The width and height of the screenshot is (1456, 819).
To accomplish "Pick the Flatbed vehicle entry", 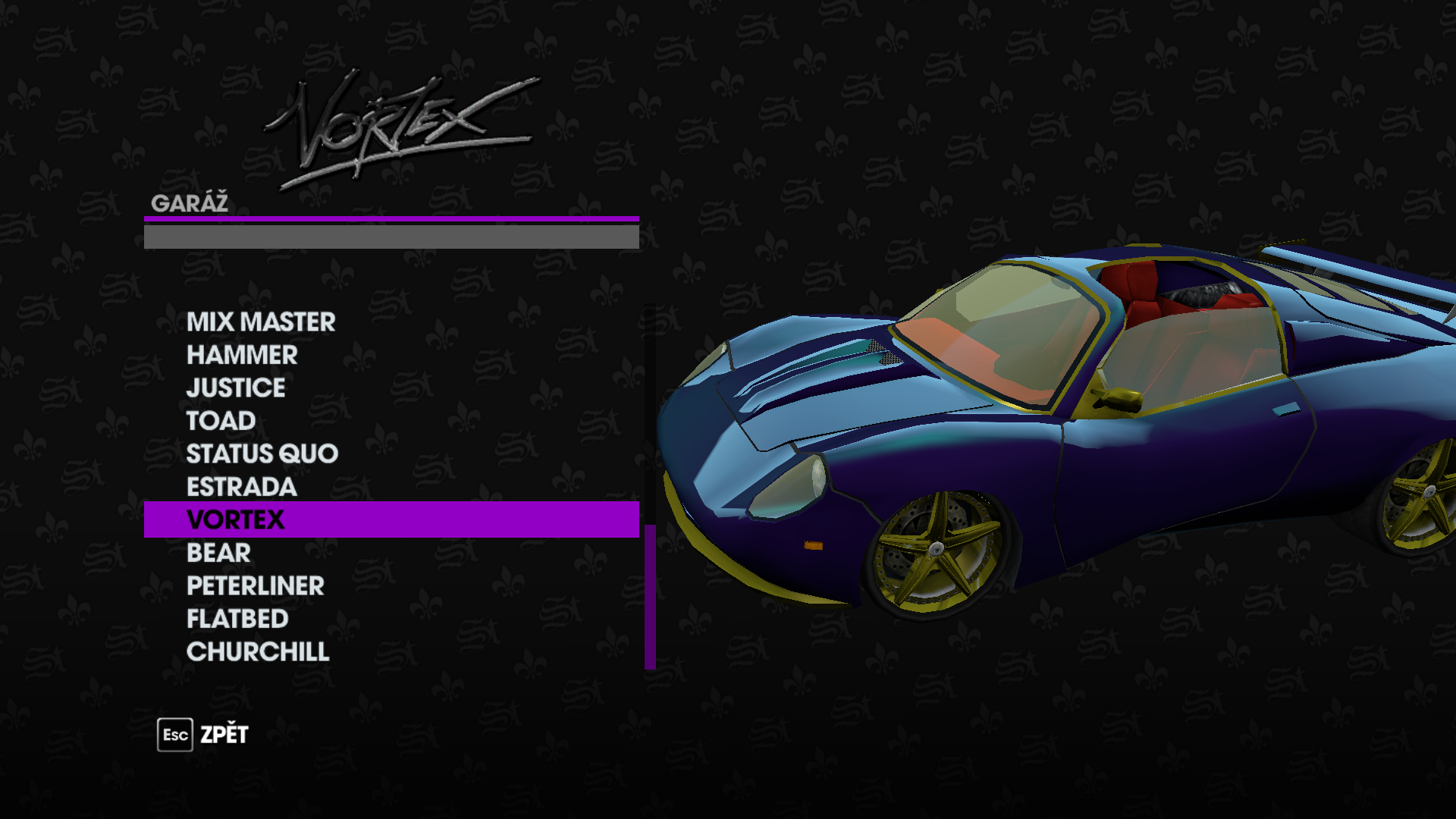I will click(237, 619).
